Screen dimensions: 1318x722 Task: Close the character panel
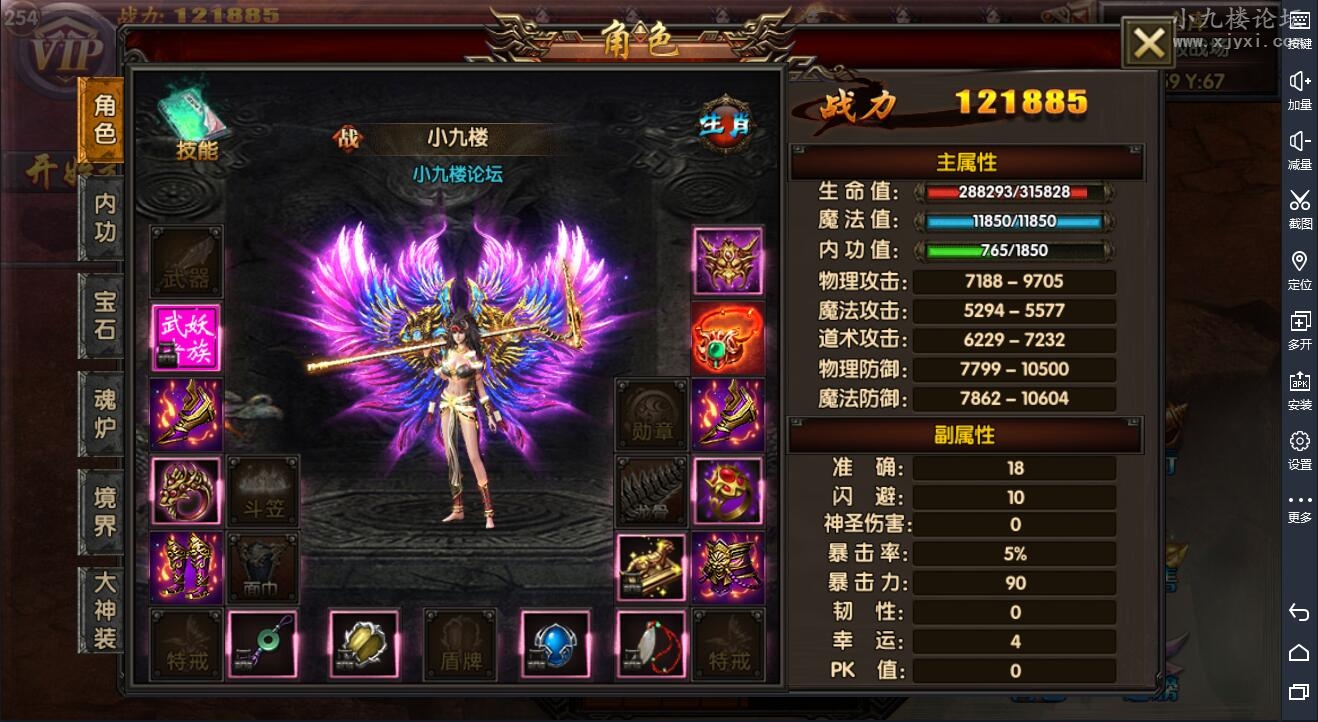tap(1148, 43)
